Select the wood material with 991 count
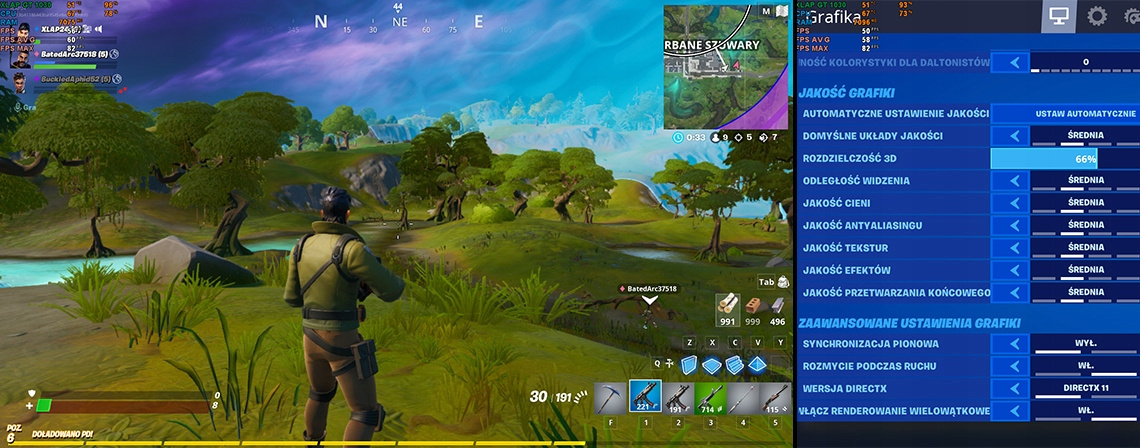This screenshot has height=448, width=1140. (x=728, y=307)
